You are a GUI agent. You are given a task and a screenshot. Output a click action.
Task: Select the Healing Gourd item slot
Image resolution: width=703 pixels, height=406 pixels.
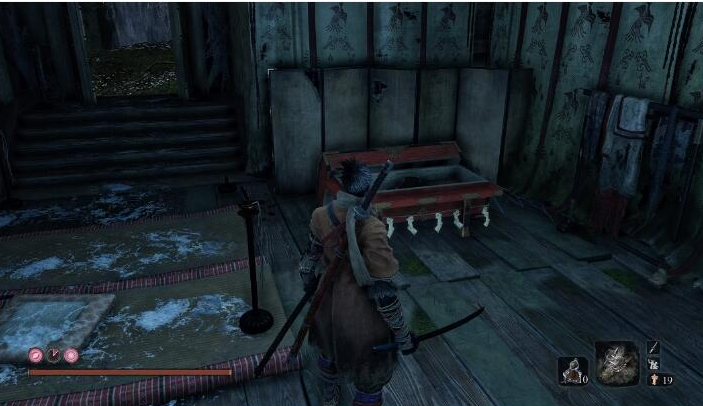point(570,369)
